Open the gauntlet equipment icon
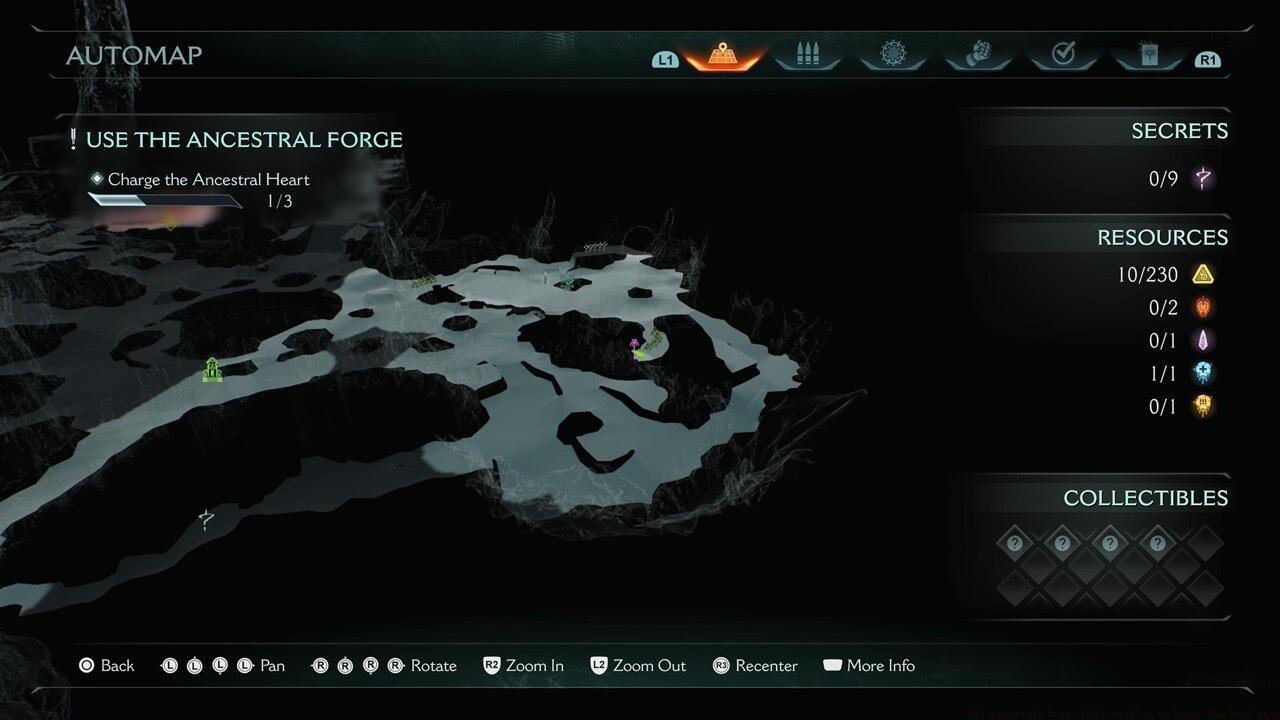 [x=978, y=53]
